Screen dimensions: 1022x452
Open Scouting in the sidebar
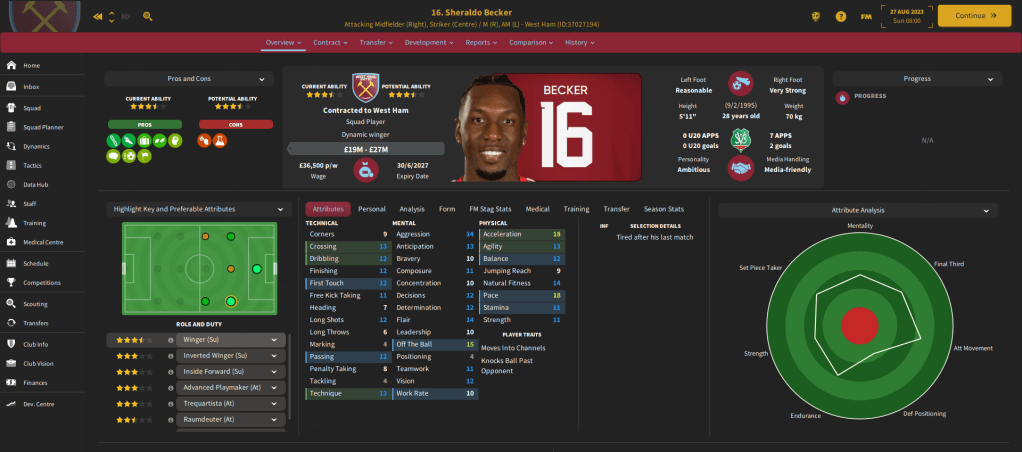click(35, 303)
